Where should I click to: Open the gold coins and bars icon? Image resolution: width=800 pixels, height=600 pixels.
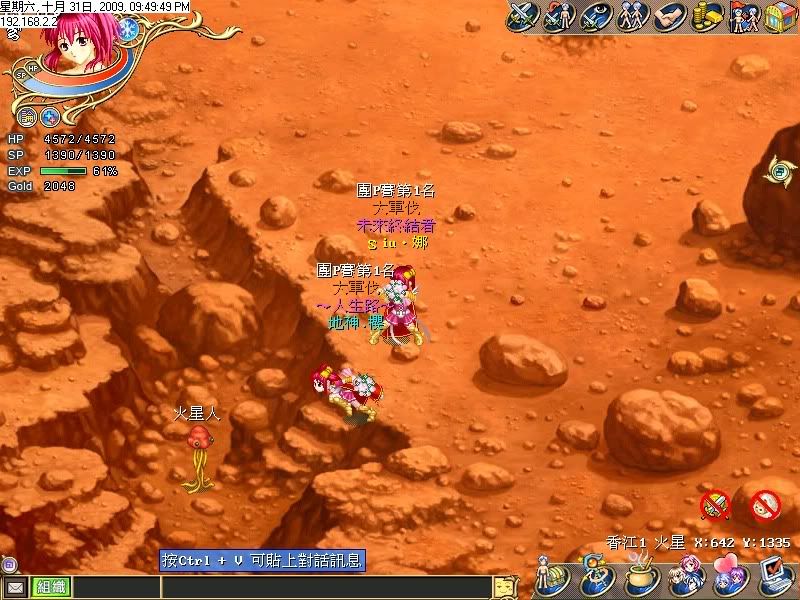pyautogui.click(x=707, y=17)
